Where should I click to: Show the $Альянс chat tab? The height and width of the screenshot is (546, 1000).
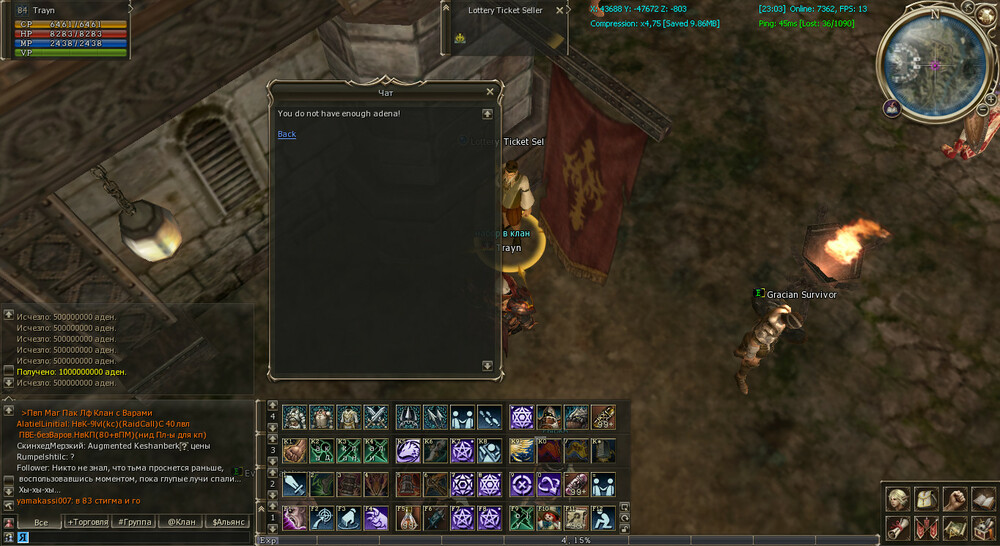tap(229, 522)
